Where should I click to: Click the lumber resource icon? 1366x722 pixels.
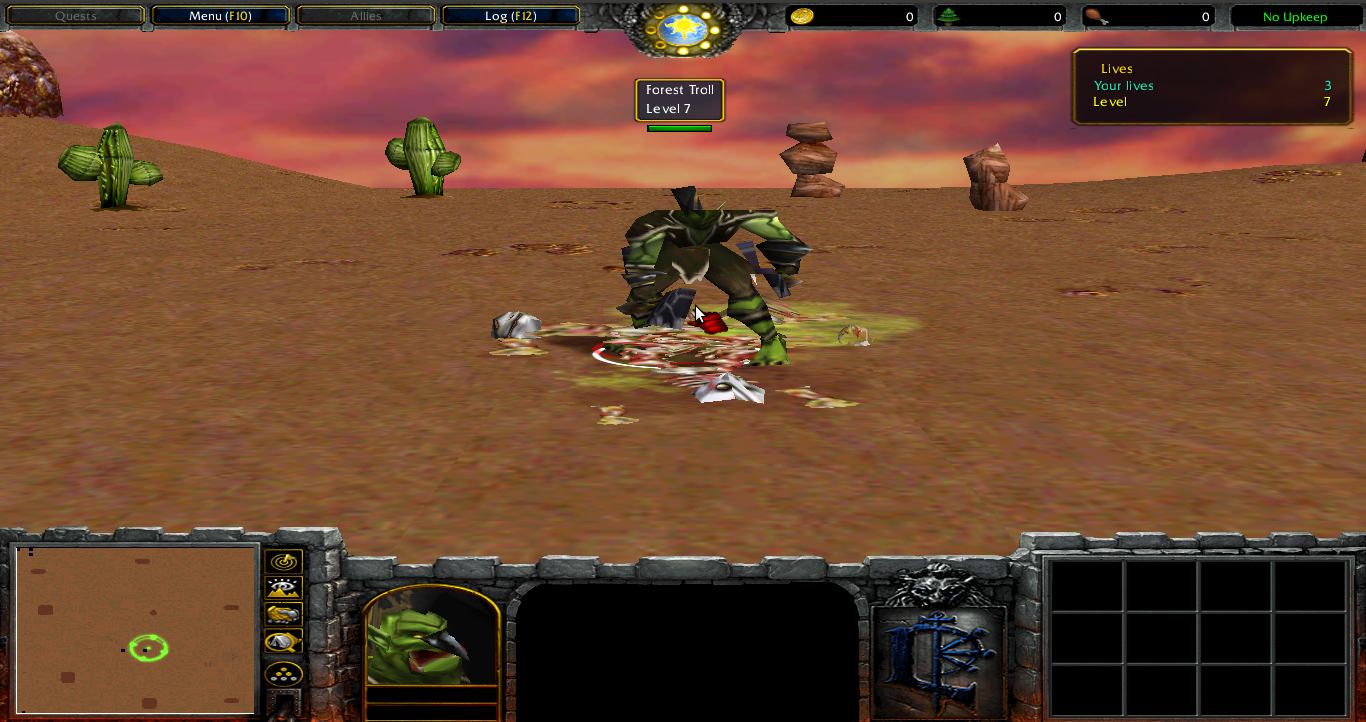tap(948, 16)
